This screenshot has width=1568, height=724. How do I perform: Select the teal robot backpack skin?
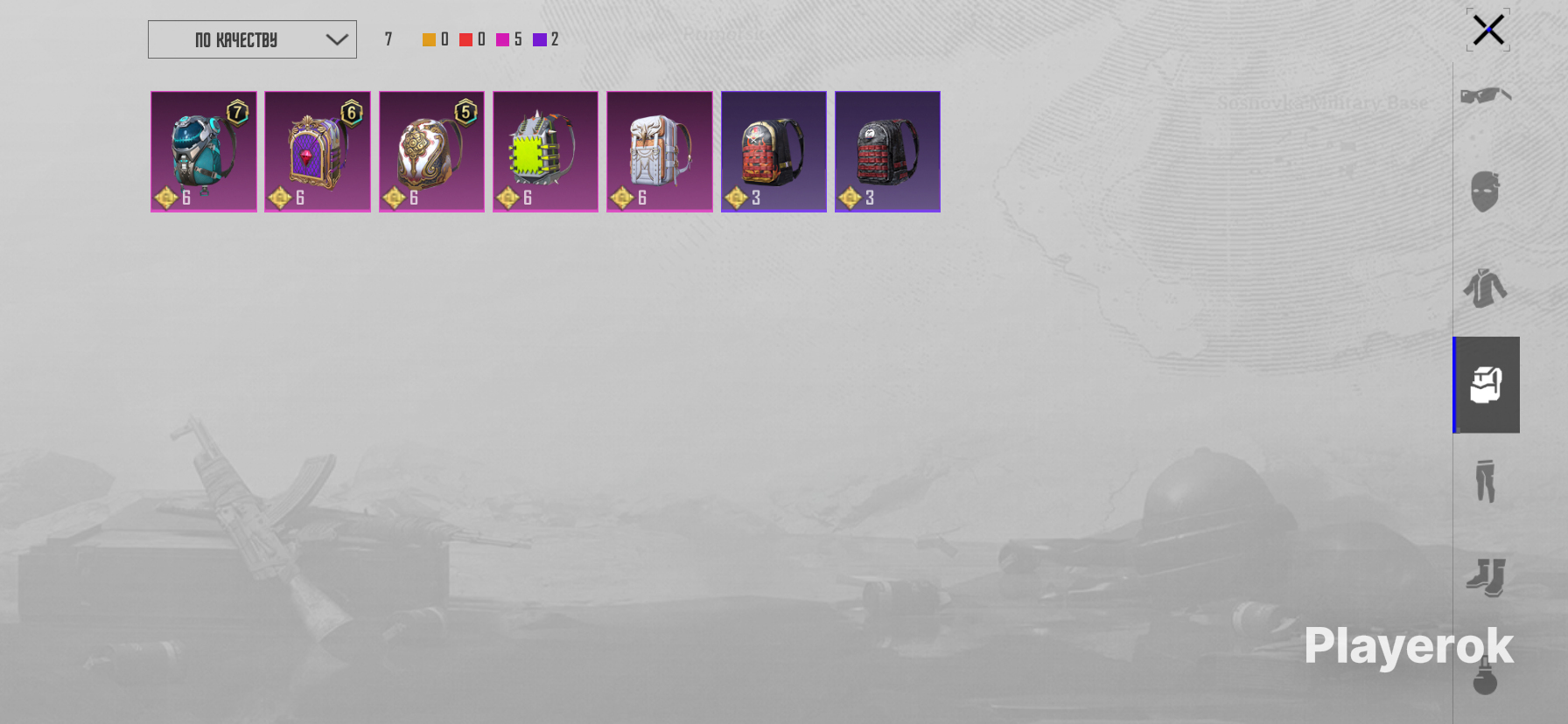pyautogui.click(x=204, y=151)
